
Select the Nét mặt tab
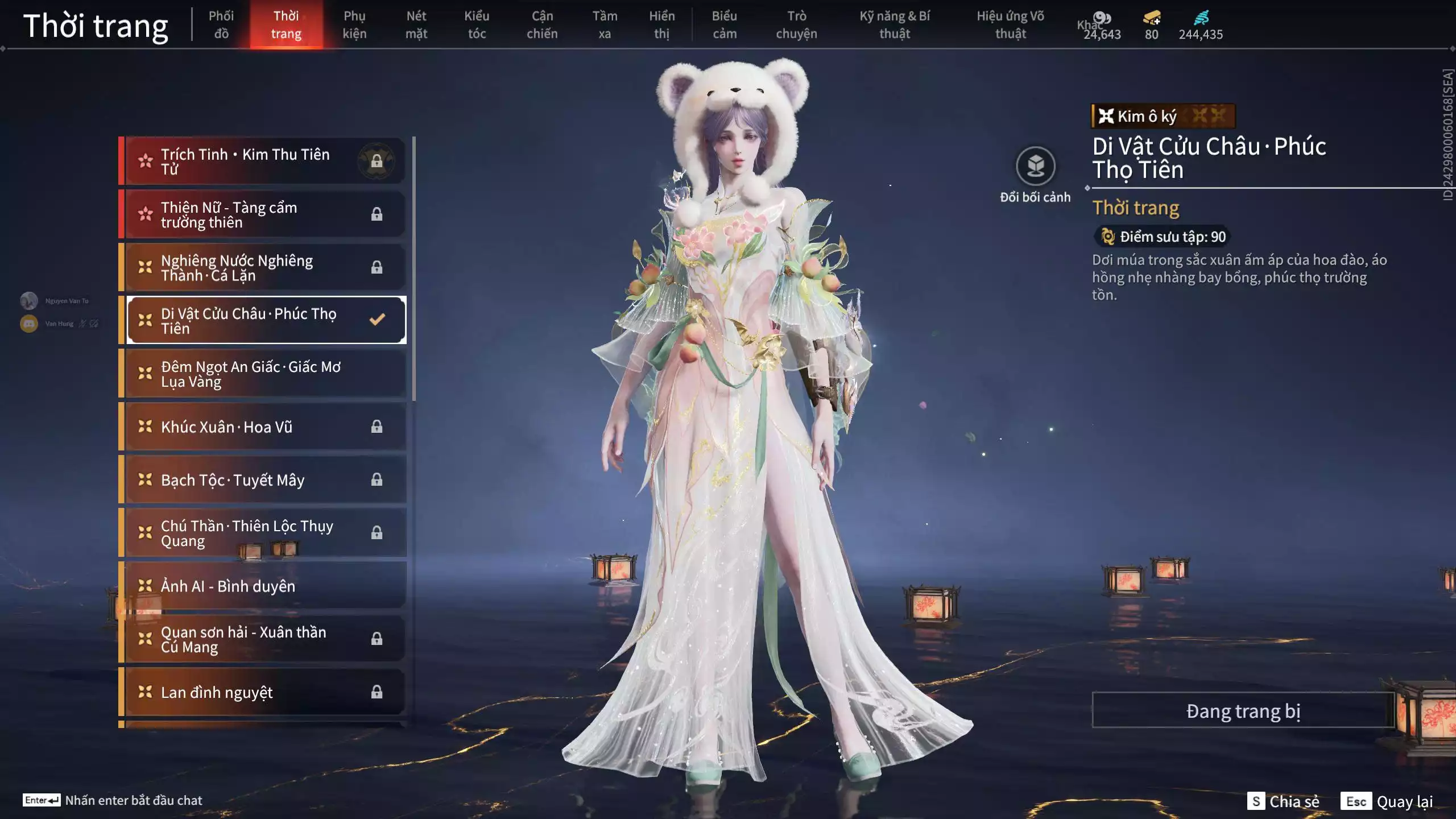[x=416, y=24]
